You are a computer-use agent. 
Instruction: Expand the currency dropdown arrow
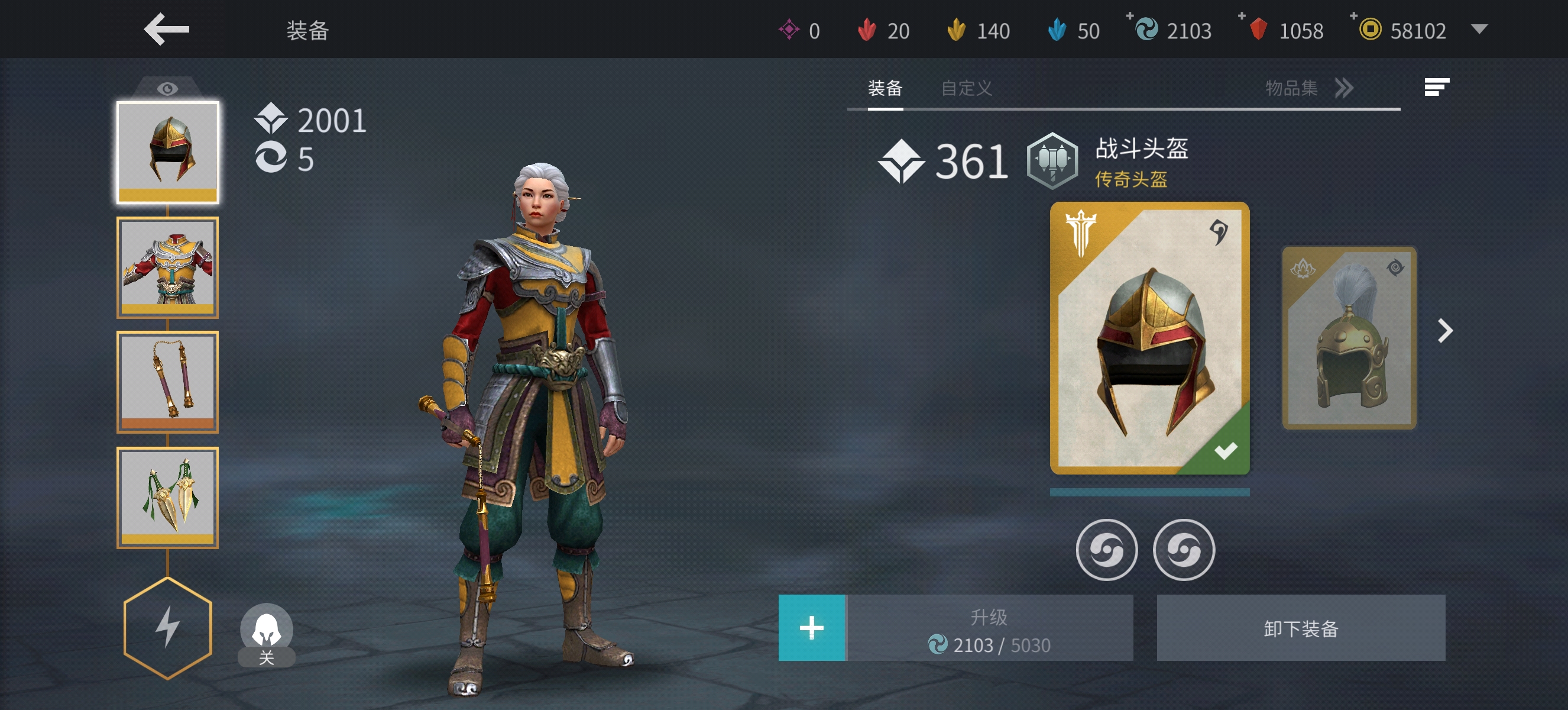point(1479,29)
